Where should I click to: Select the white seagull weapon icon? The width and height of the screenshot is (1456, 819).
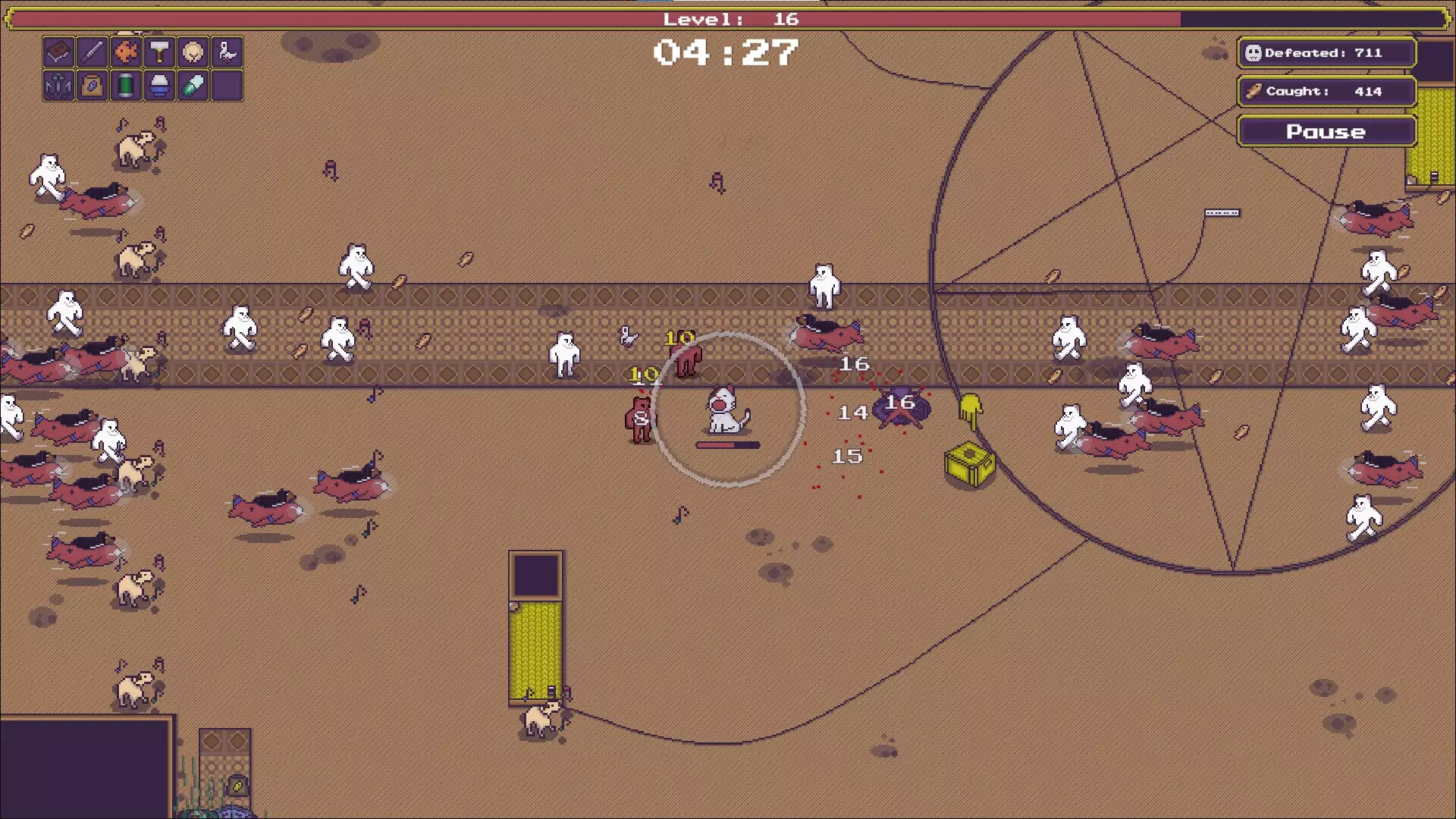(227, 52)
